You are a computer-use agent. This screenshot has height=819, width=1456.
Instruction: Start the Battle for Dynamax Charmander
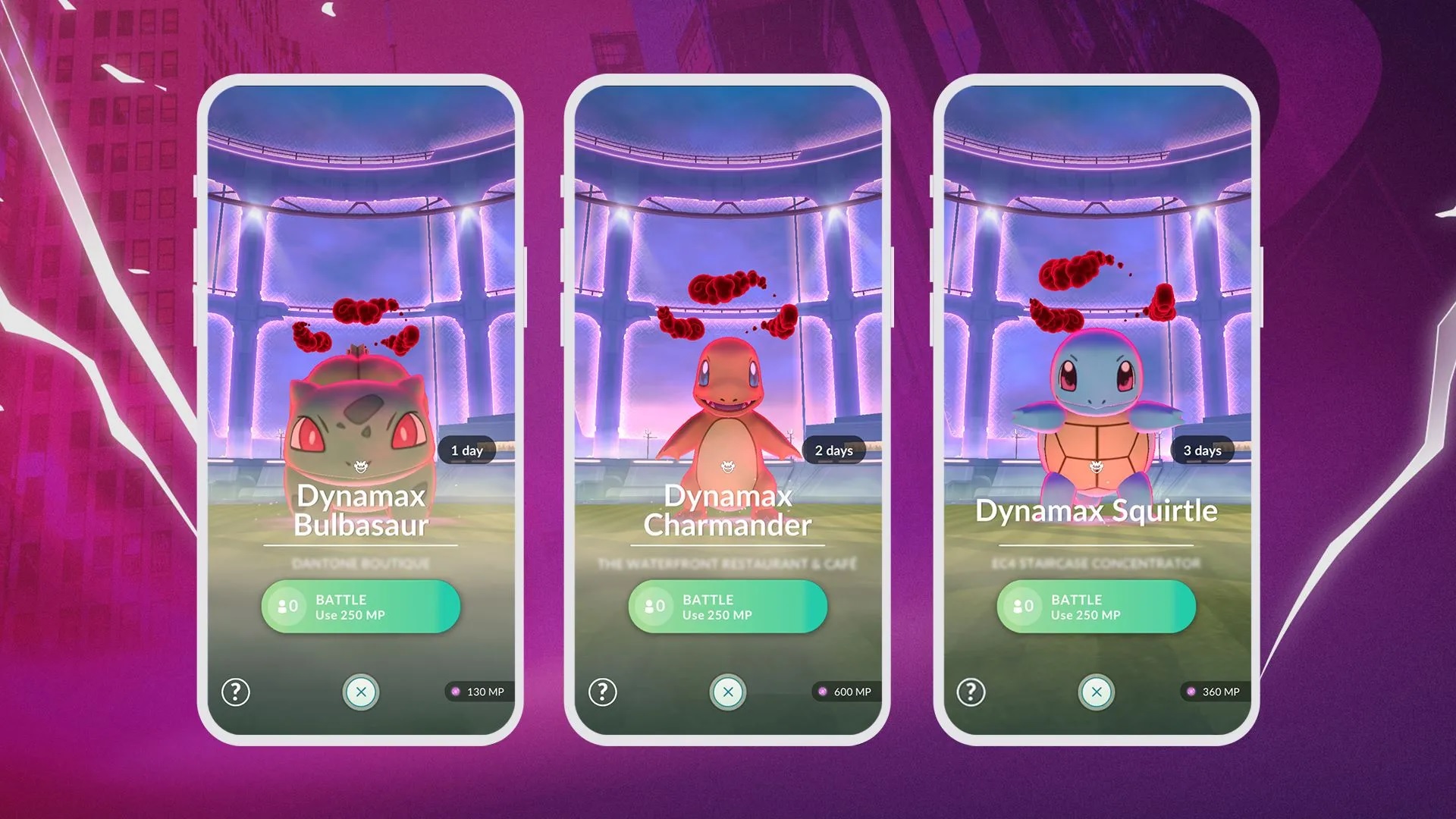coord(728,606)
